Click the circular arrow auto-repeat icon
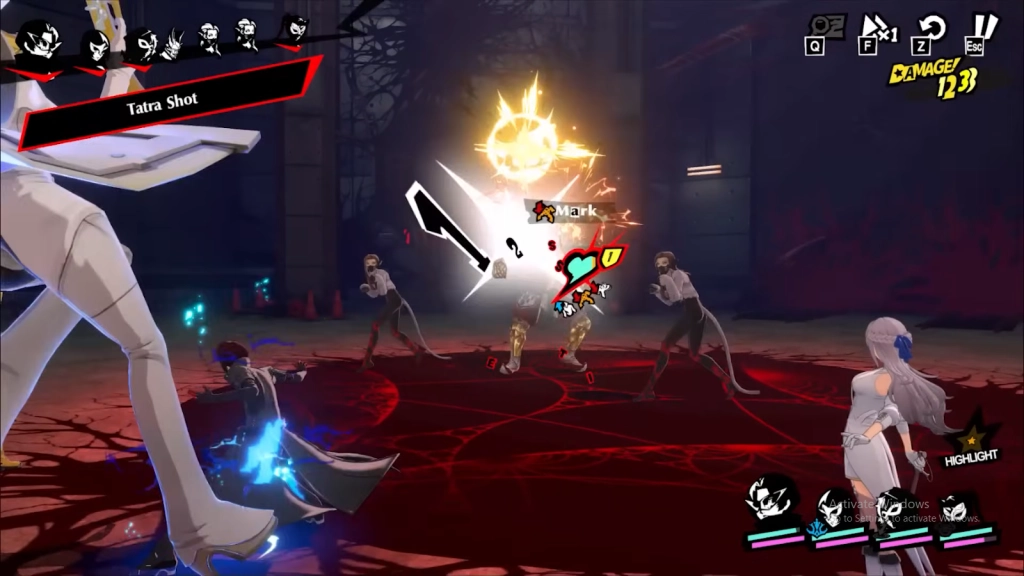 (x=933, y=26)
